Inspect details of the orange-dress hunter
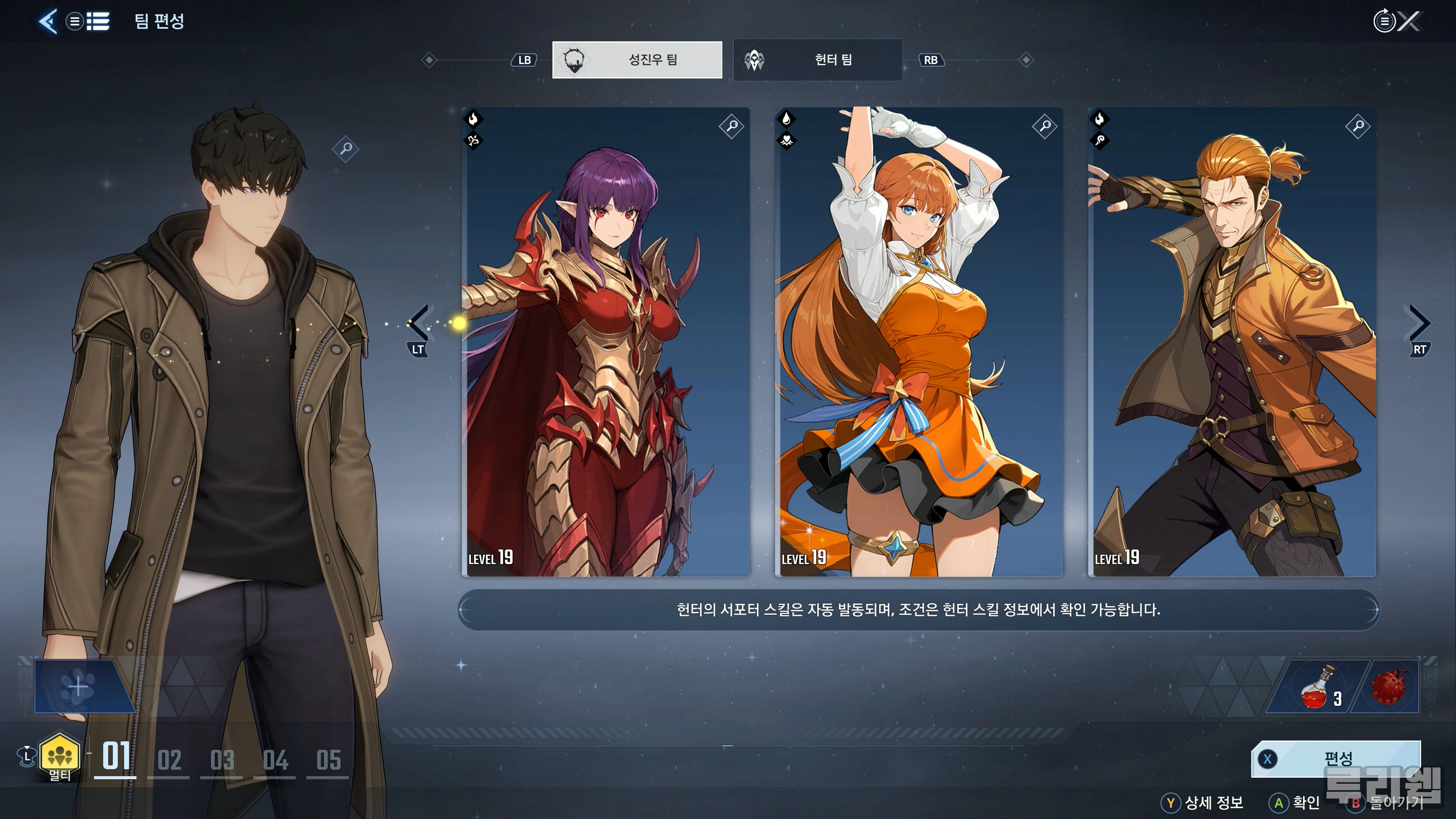This screenshot has height=819, width=1456. tap(1045, 126)
